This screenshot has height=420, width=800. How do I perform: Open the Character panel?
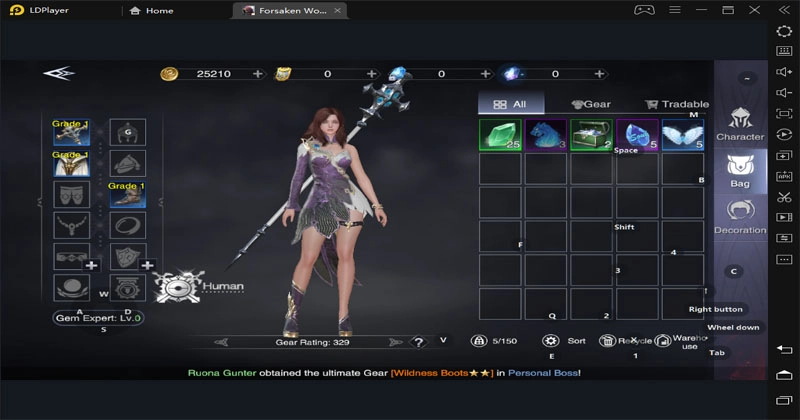[740, 123]
